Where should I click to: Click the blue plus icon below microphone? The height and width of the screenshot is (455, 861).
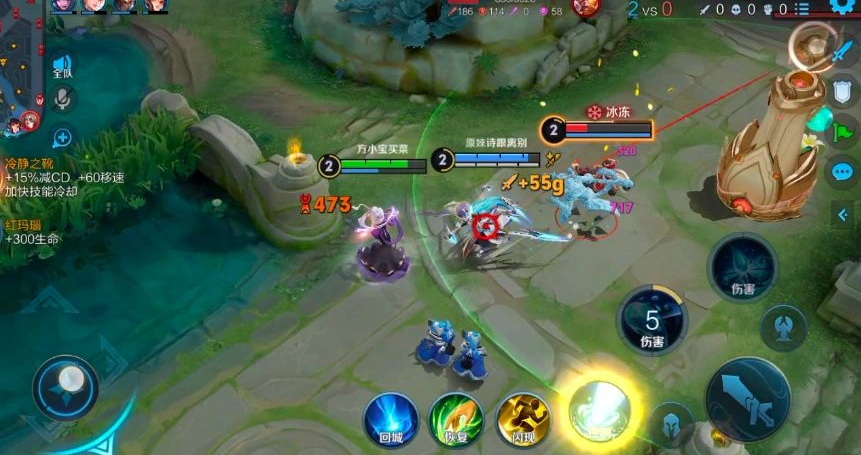62,137
